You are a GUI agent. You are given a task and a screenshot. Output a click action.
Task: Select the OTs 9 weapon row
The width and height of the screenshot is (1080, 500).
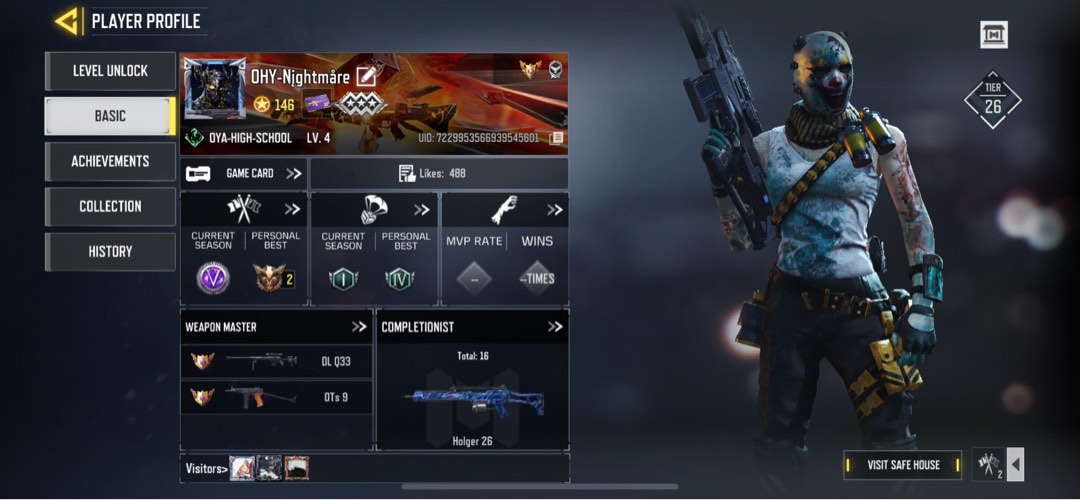(x=275, y=397)
